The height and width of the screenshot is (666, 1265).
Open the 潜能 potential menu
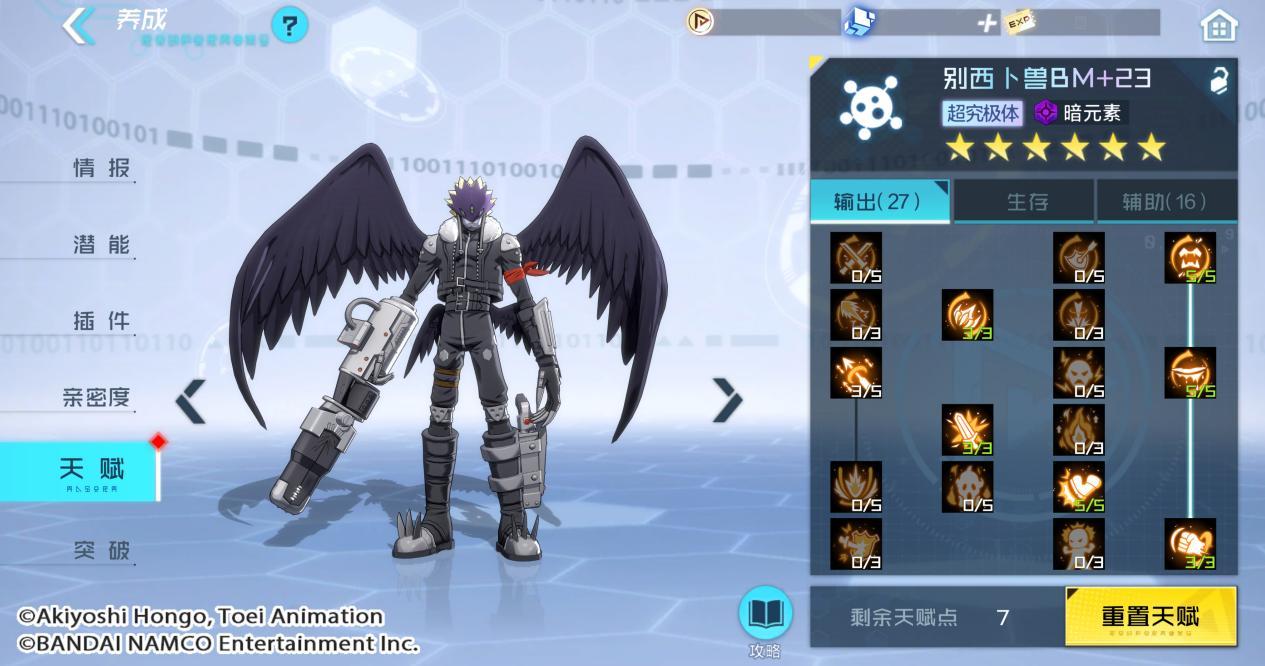pos(101,244)
